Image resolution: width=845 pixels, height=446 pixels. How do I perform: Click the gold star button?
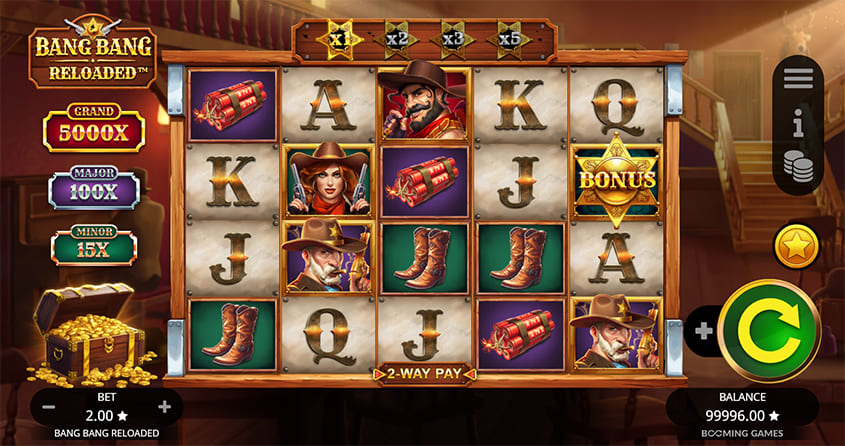(x=796, y=246)
